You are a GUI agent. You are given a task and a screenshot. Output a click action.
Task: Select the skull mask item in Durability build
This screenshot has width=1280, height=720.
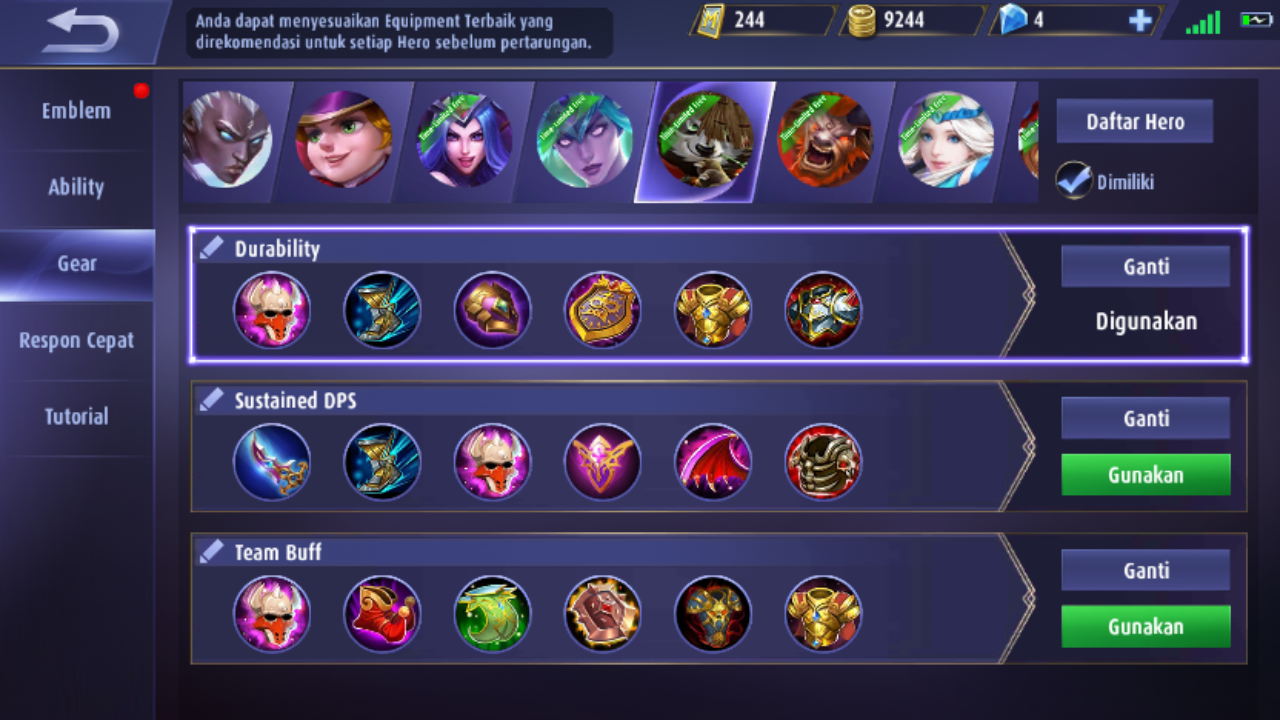tap(272, 311)
